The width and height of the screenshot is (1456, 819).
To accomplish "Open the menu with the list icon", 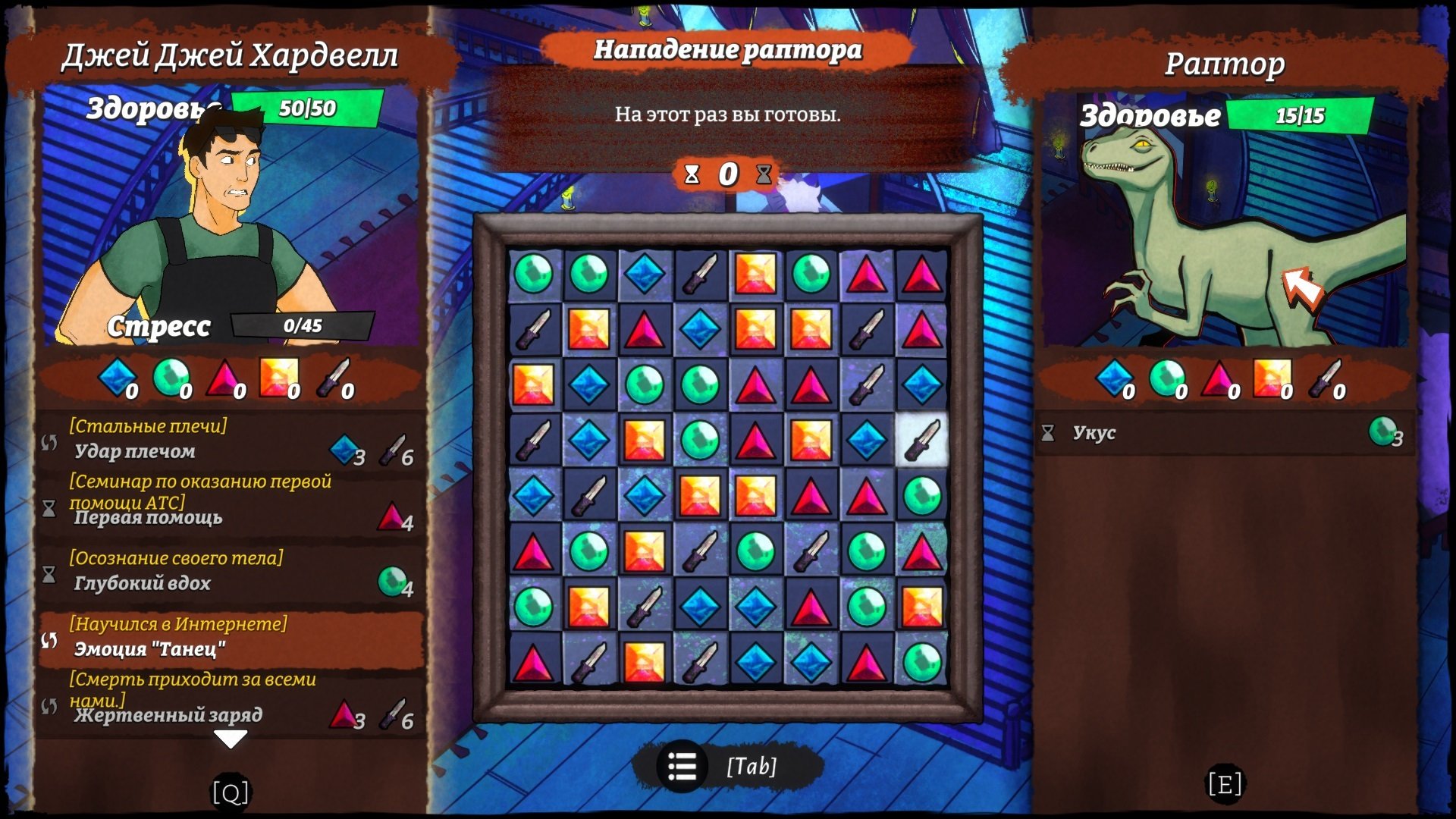I will pyautogui.click(x=682, y=767).
